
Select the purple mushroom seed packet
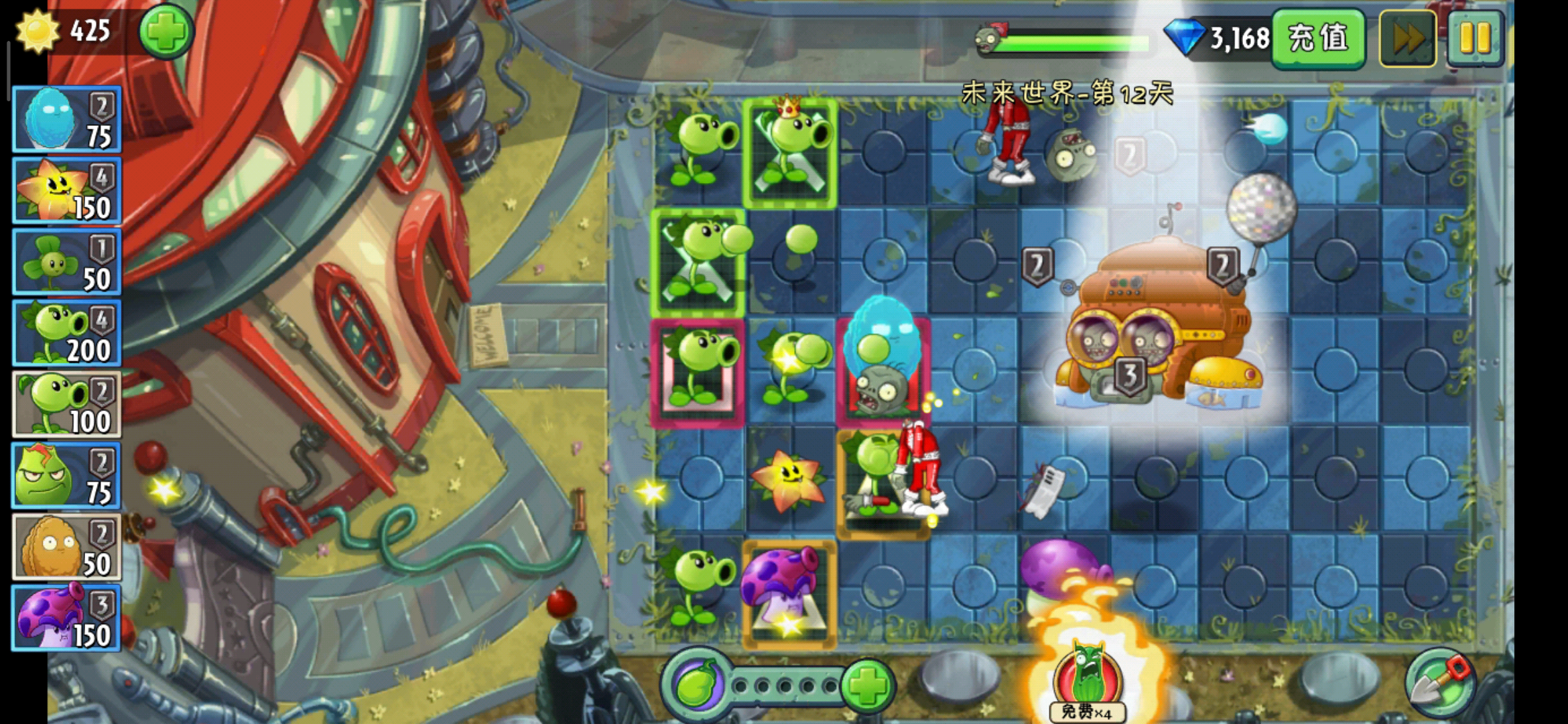[x=66, y=618]
